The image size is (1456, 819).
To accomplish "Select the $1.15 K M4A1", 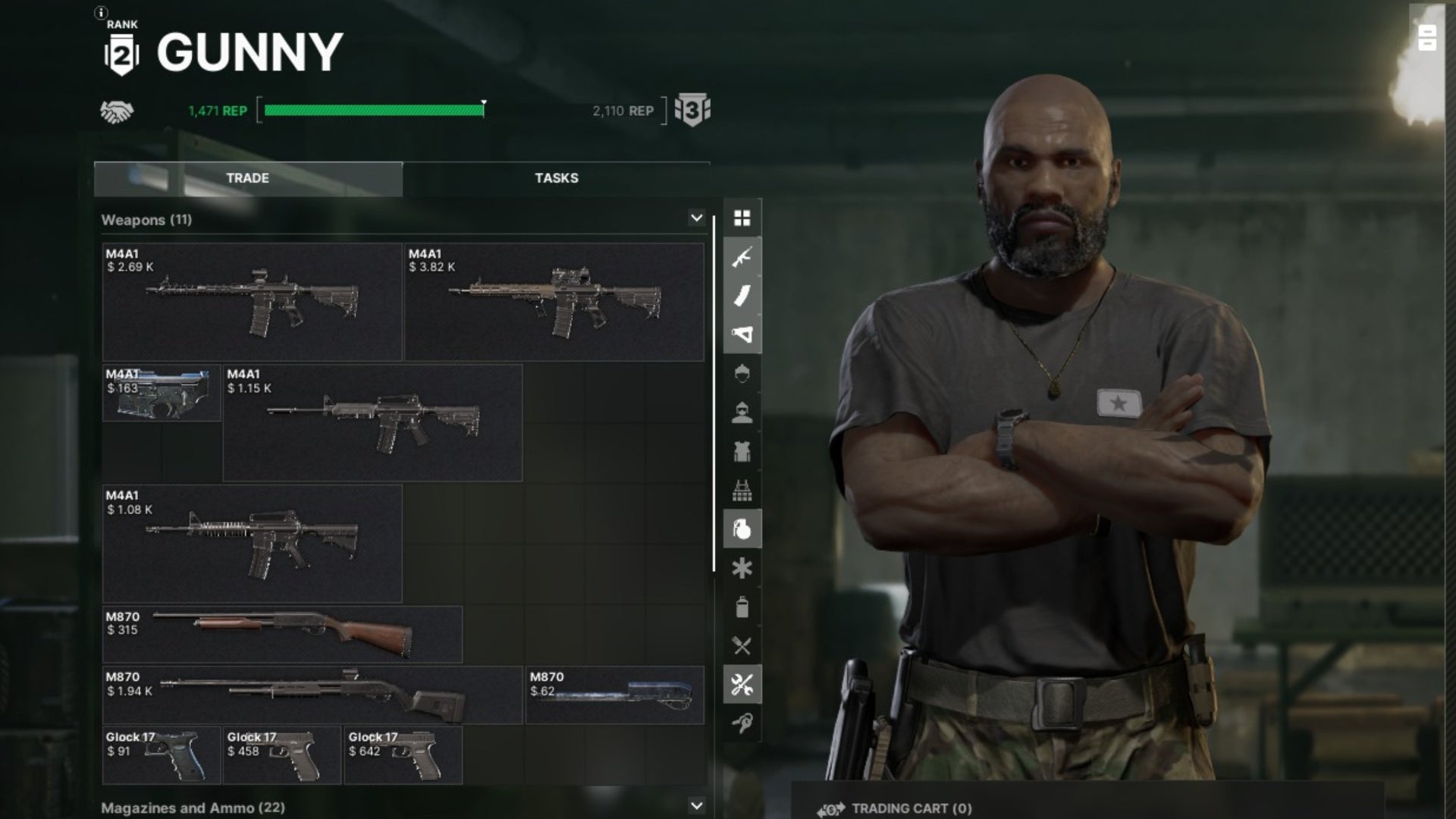I will [x=372, y=422].
